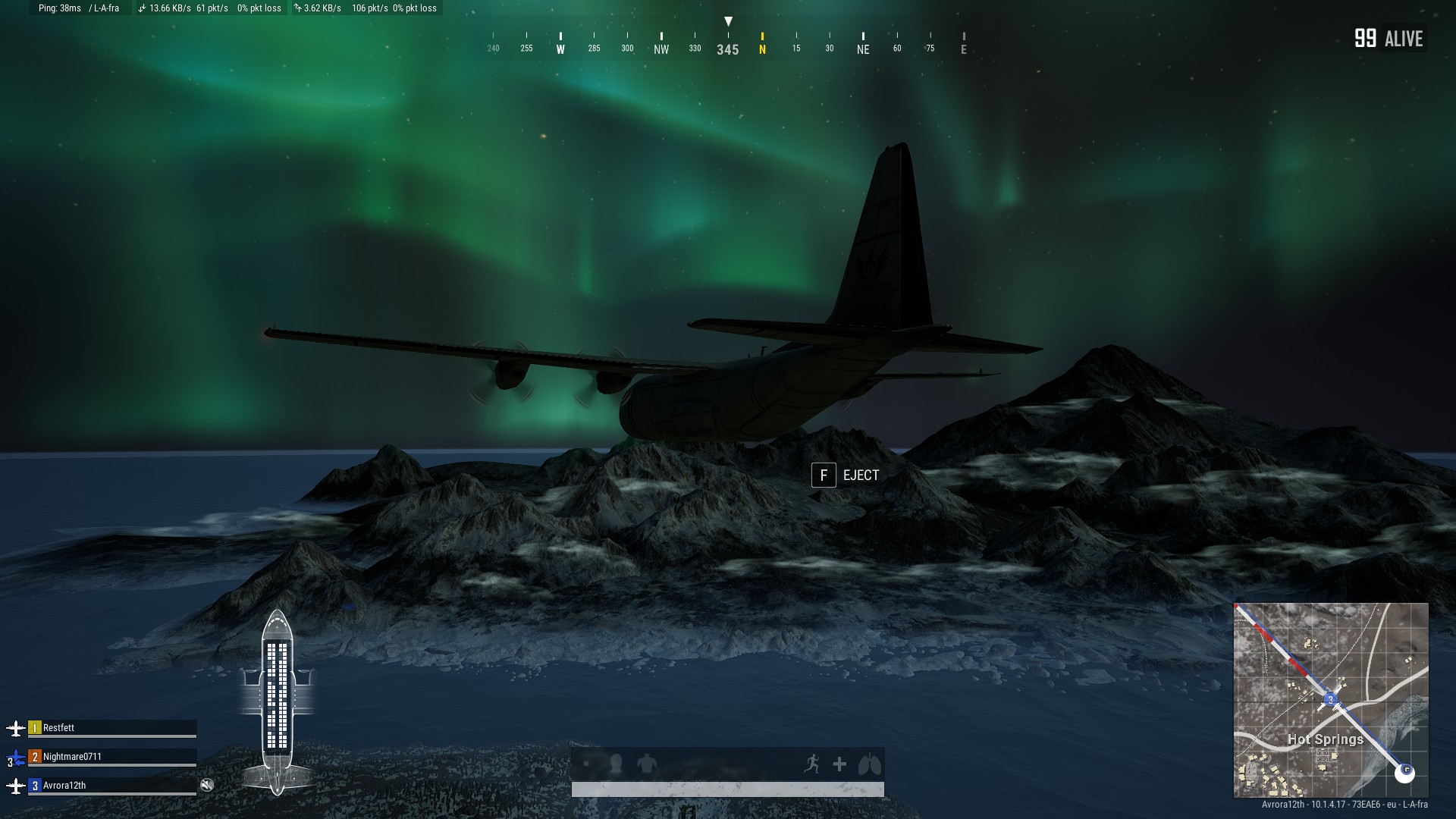Screen dimensions: 1456x819
Task: Click the airplane seating diagram
Action: point(277,701)
